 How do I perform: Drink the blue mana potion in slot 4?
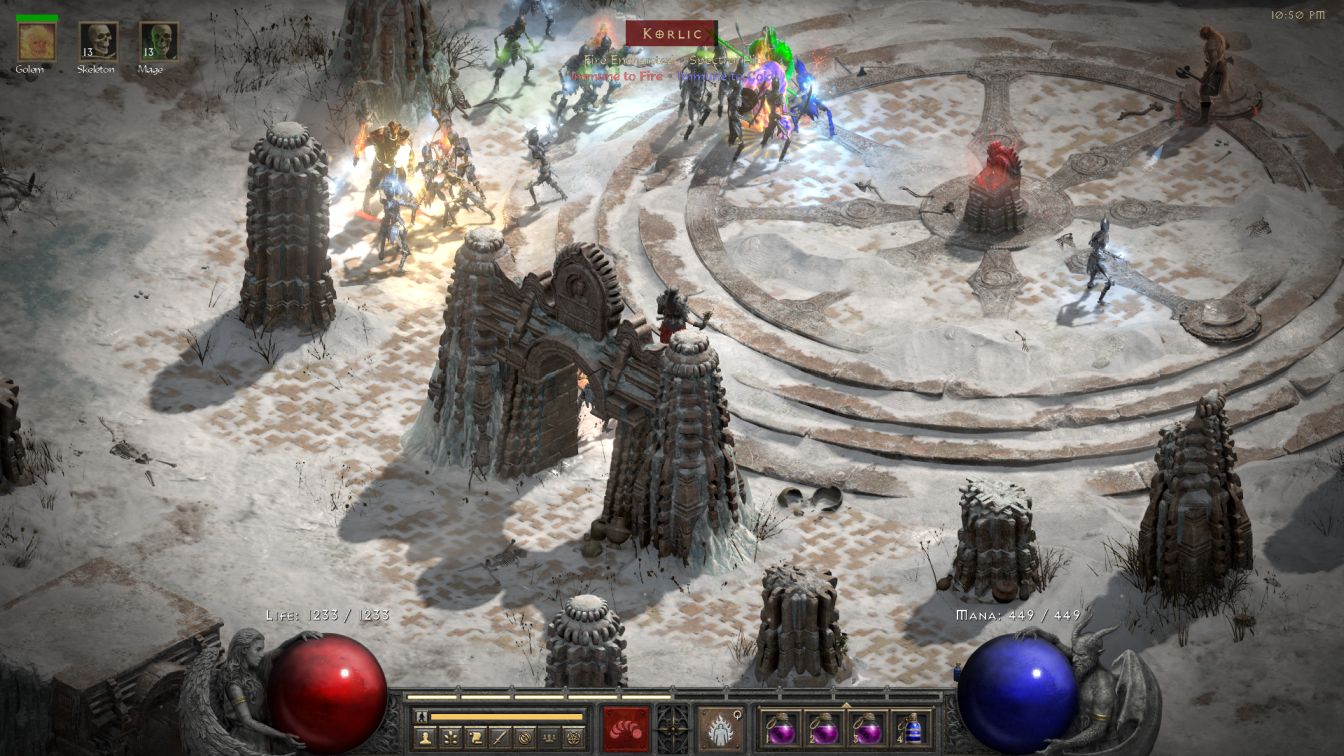[910, 728]
